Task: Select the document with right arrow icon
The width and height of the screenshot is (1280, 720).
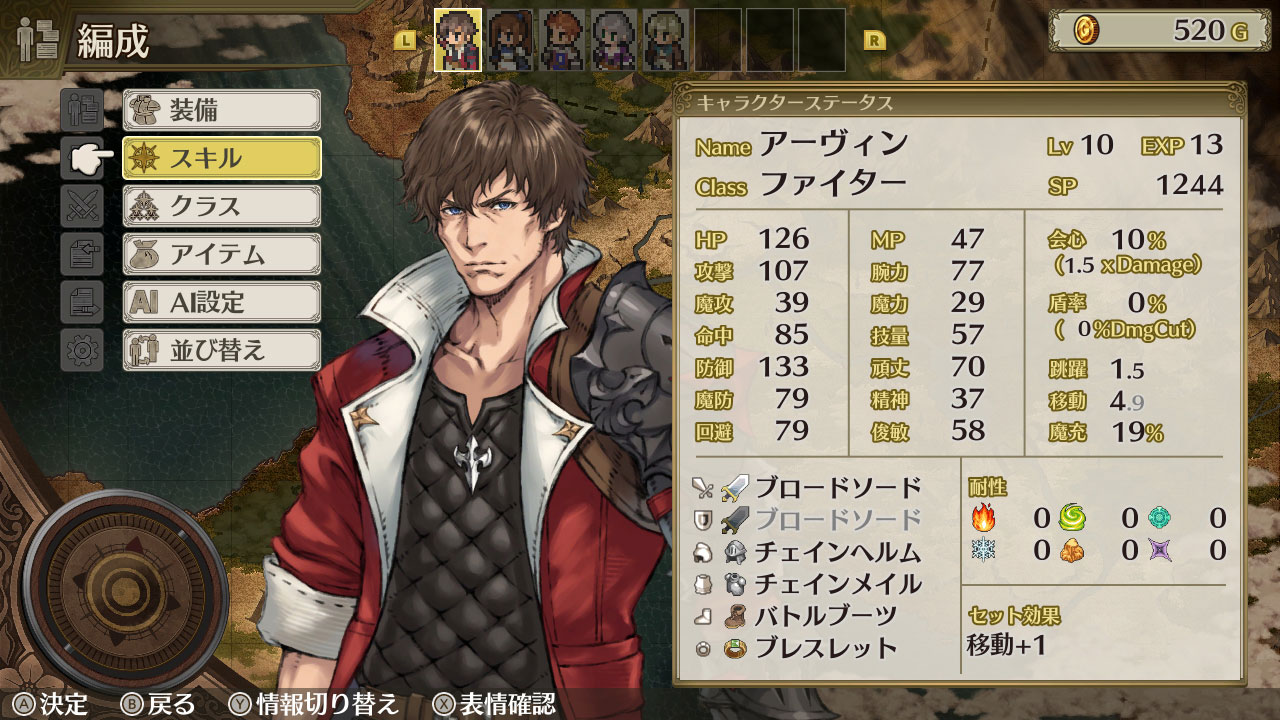Action: click(82, 302)
